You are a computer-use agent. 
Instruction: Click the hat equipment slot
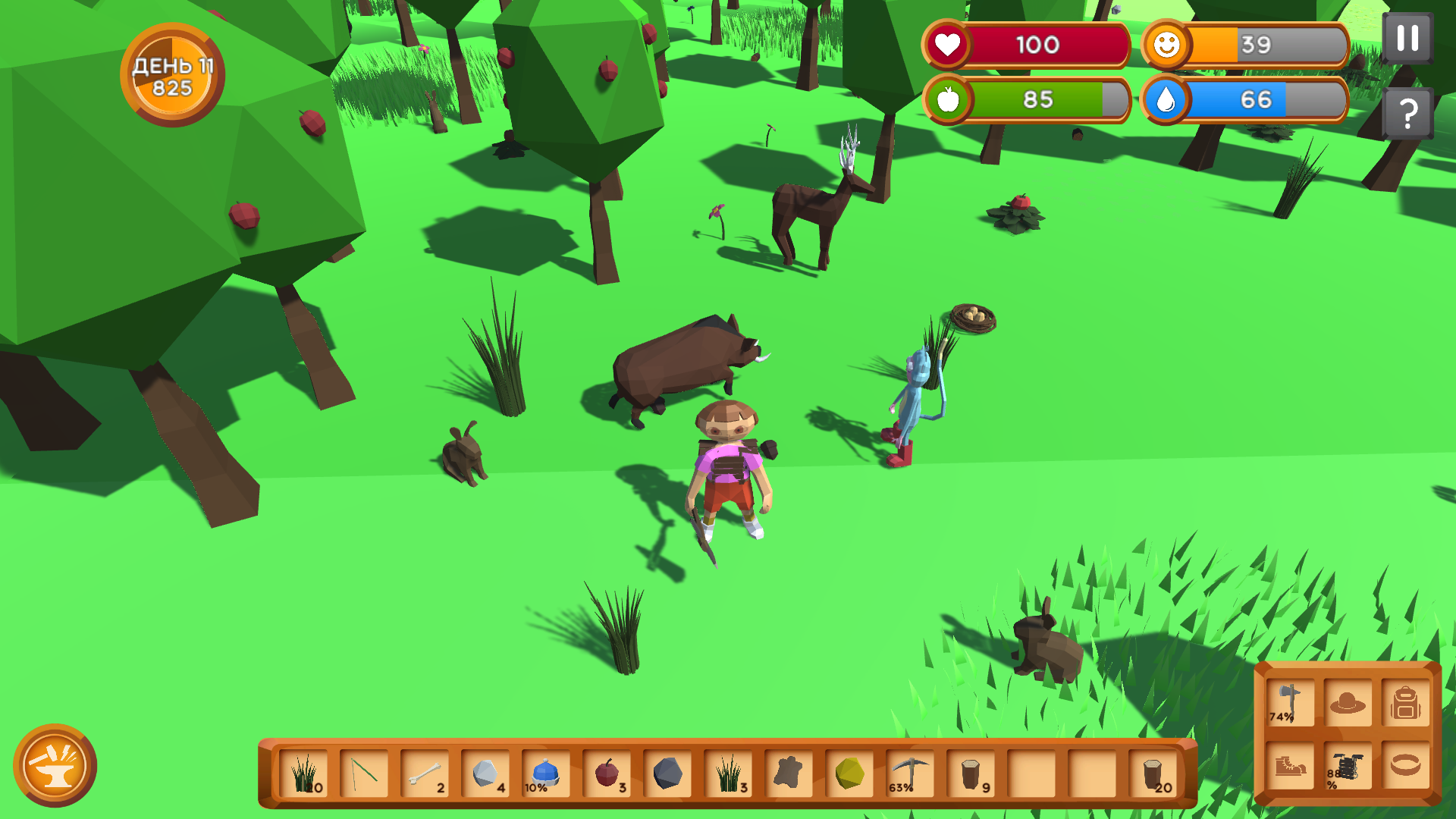[x=1348, y=701]
